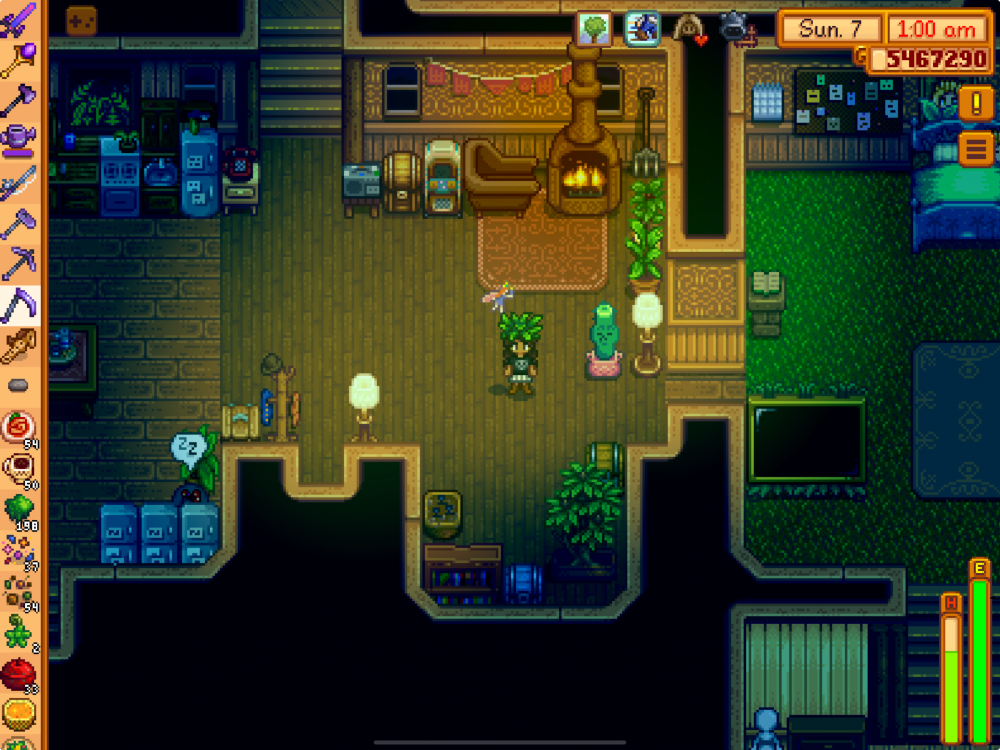Tap the blue witch buff icon

642,28
